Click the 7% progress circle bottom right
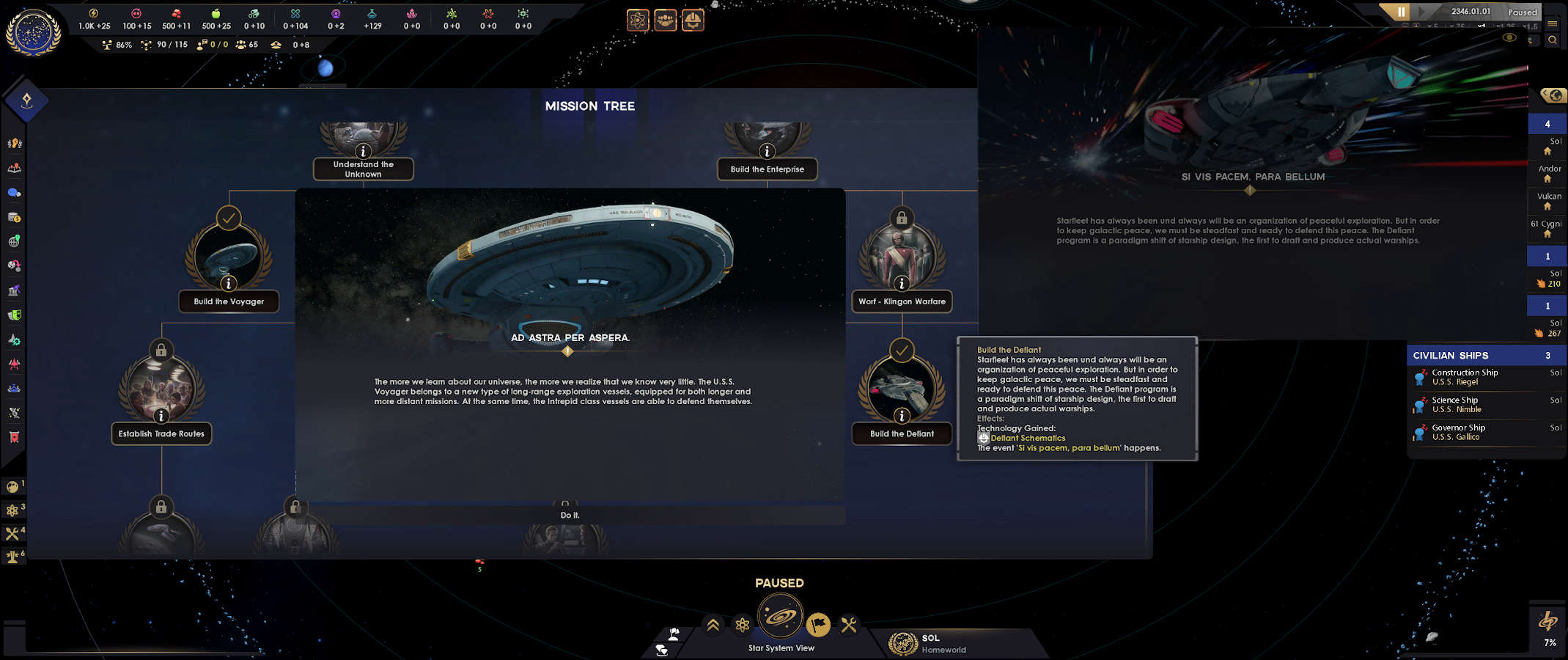Image resolution: width=1568 pixels, height=660 pixels. coord(1549,627)
